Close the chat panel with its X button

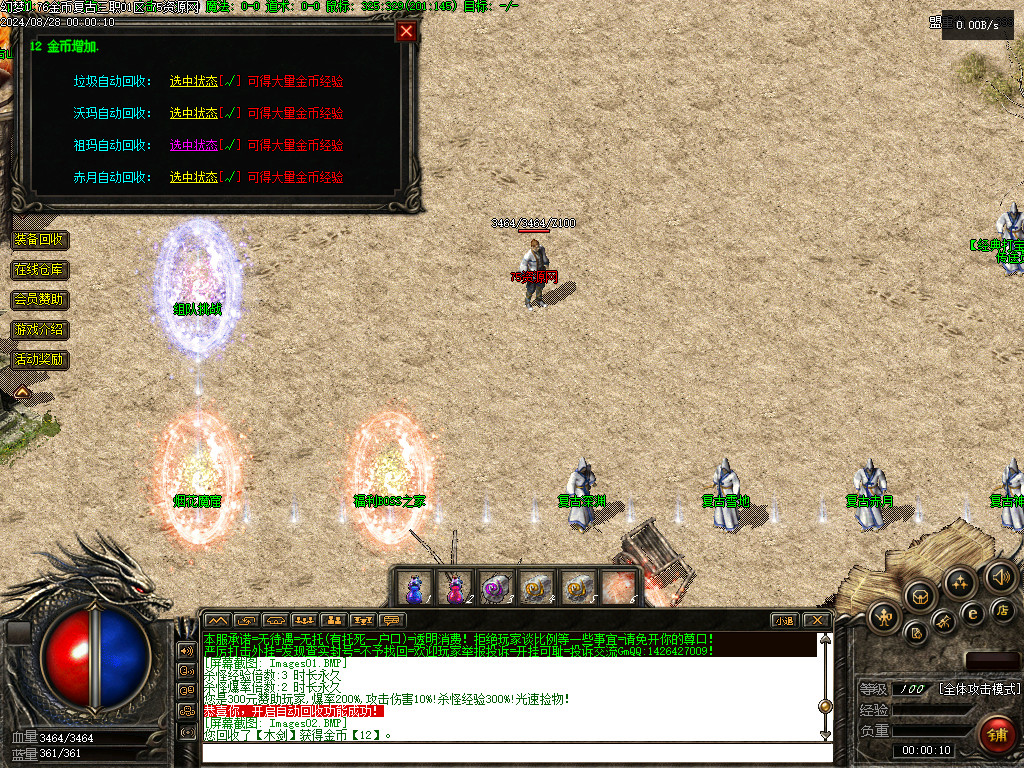point(817,621)
